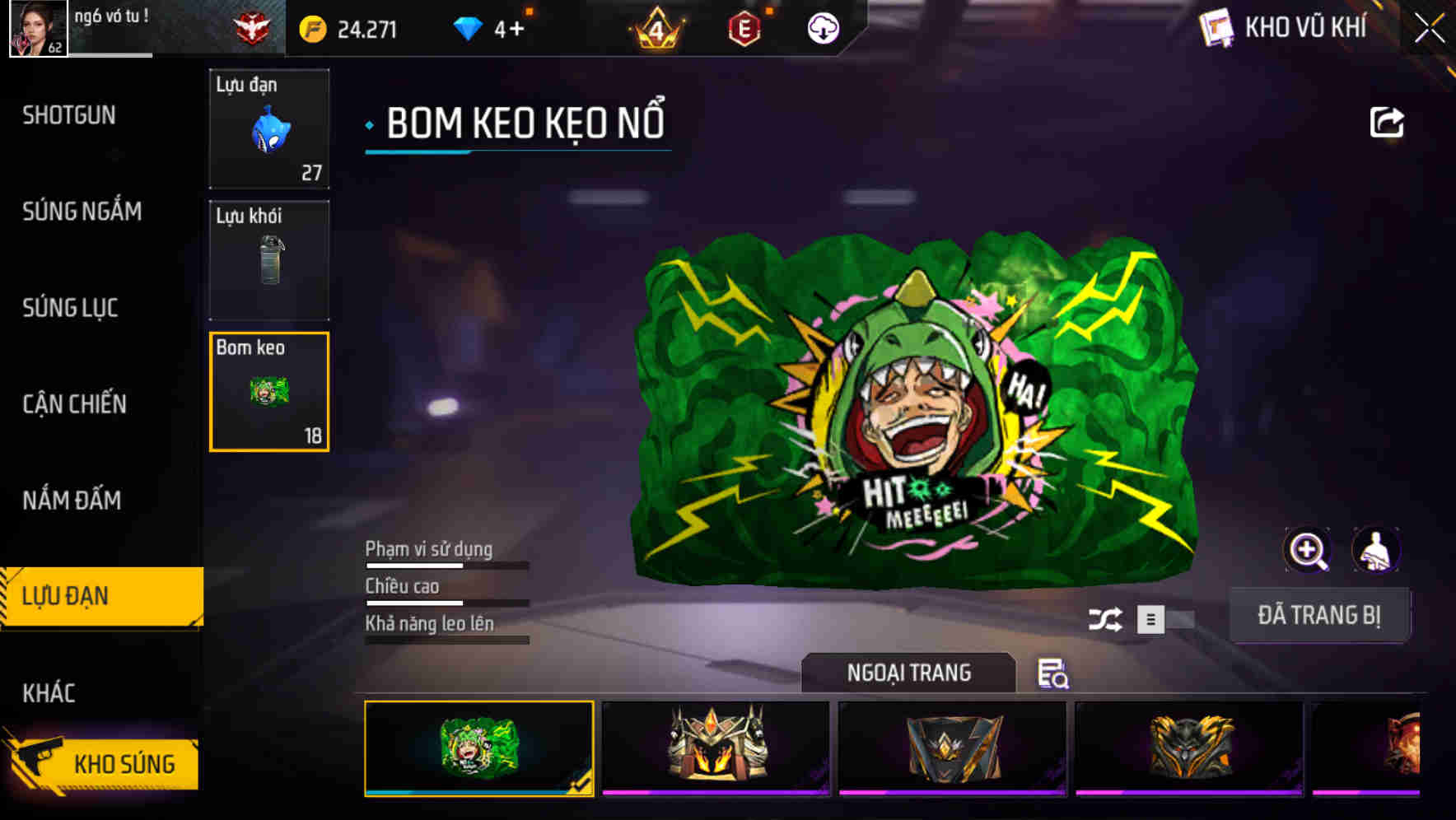Open KHO VŨ KHÍ weapon inventory icon
This screenshot has width=1456, height=820.
point(1216,27)
